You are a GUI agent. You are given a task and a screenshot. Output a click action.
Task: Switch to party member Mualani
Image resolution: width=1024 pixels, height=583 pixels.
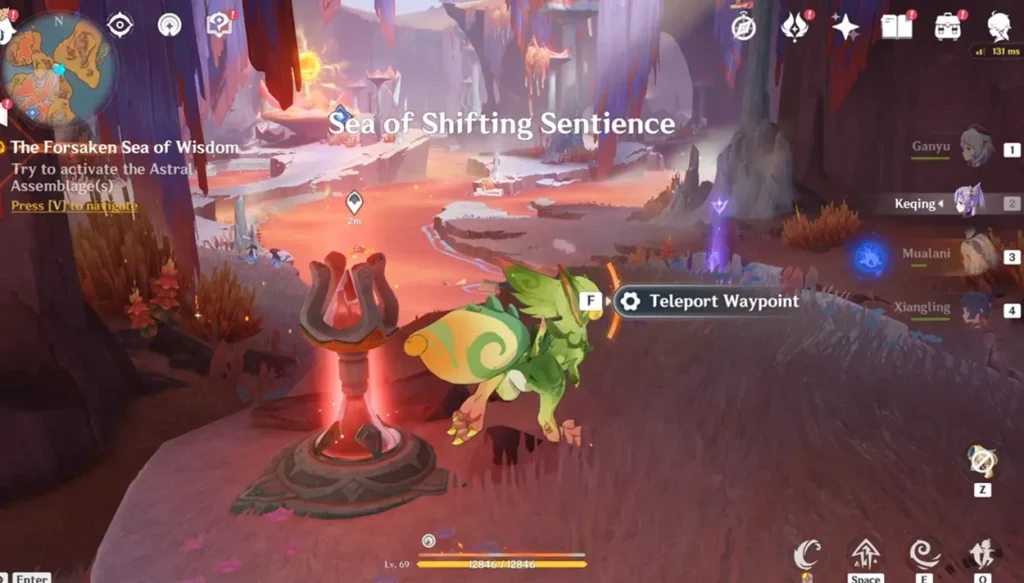[975, 254]
